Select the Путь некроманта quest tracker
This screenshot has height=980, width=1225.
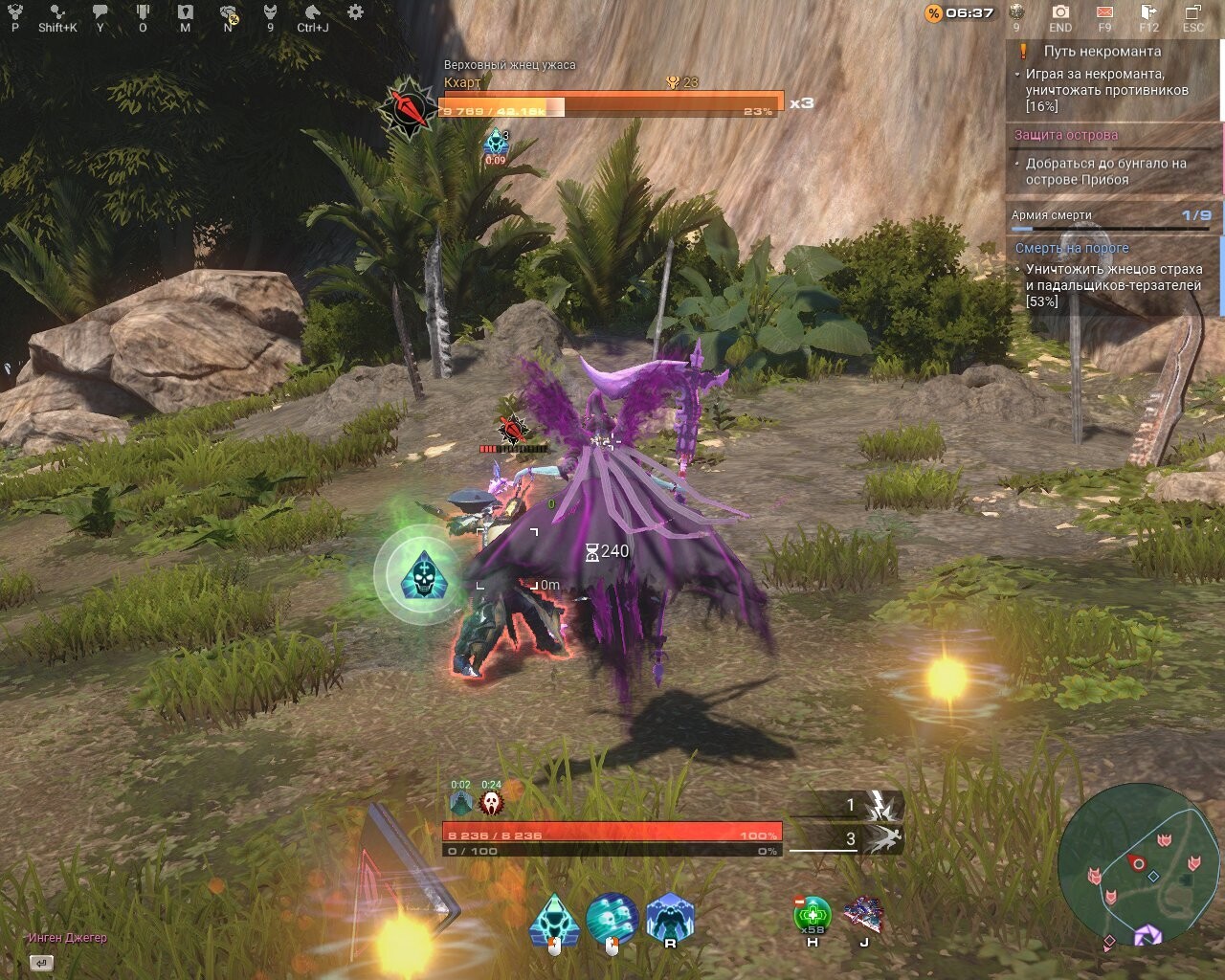[1102, 52]
